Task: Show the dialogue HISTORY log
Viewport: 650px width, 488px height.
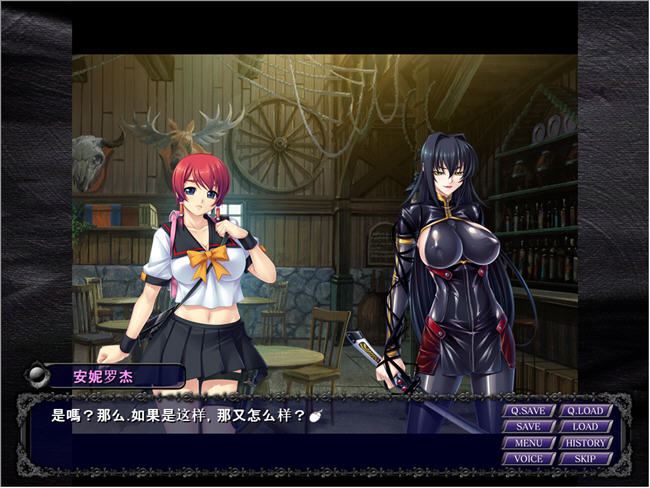Action: pos(585,443)
